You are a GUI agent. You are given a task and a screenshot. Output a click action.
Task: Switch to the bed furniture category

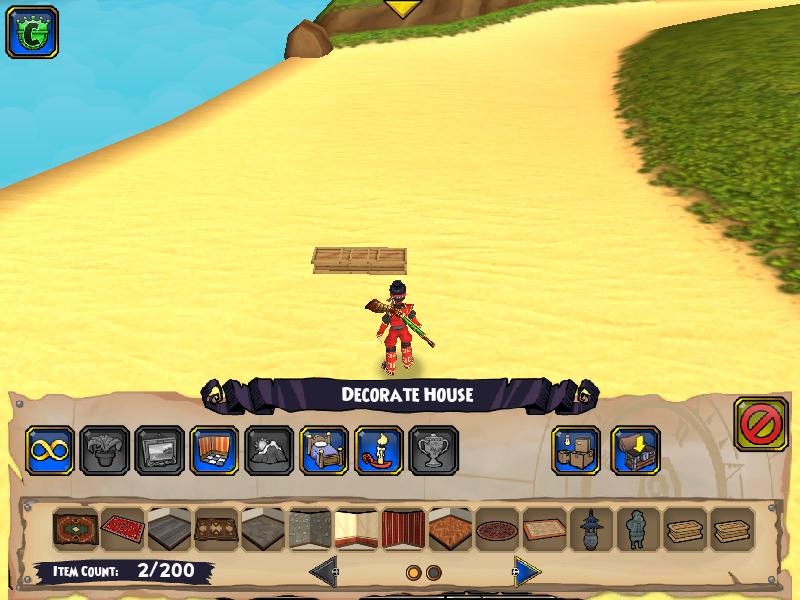tap(324, 451)
